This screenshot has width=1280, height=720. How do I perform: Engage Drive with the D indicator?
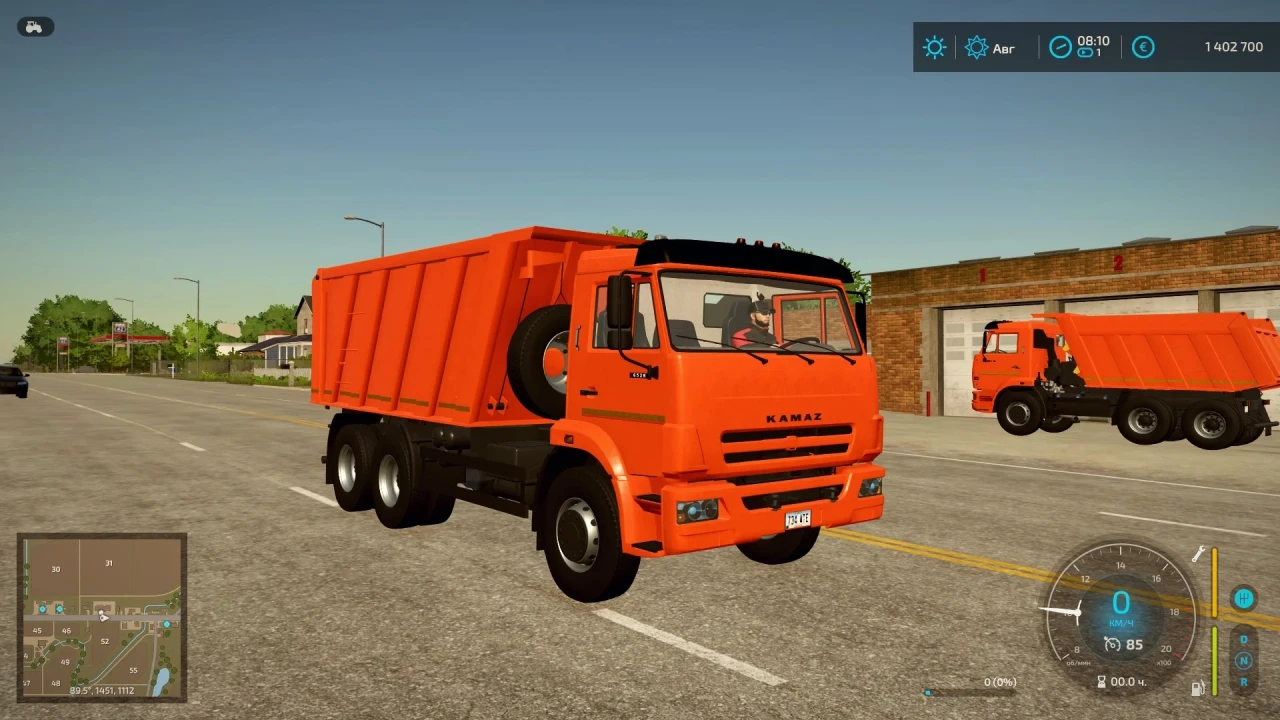[x=1243, y=638]
